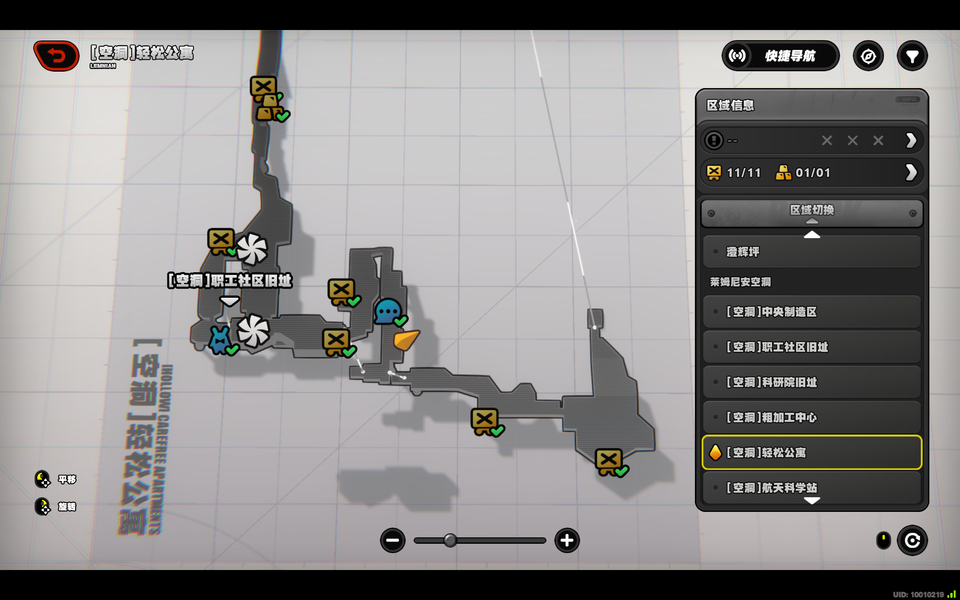Open 快捷导航 quick navigation
Viewport: 960px width, 600px height.
coord(781,56)
